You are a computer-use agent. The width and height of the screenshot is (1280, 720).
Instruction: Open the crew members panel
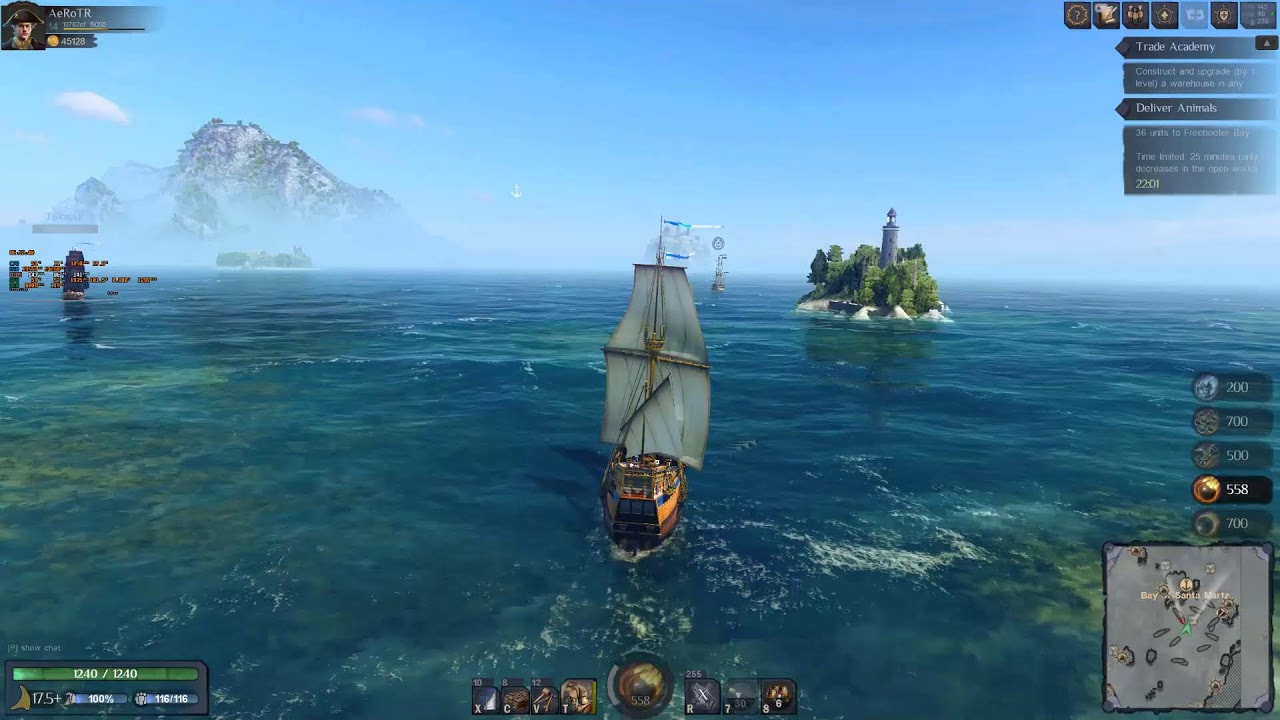pyautogui.click(x=1136, y=15)
